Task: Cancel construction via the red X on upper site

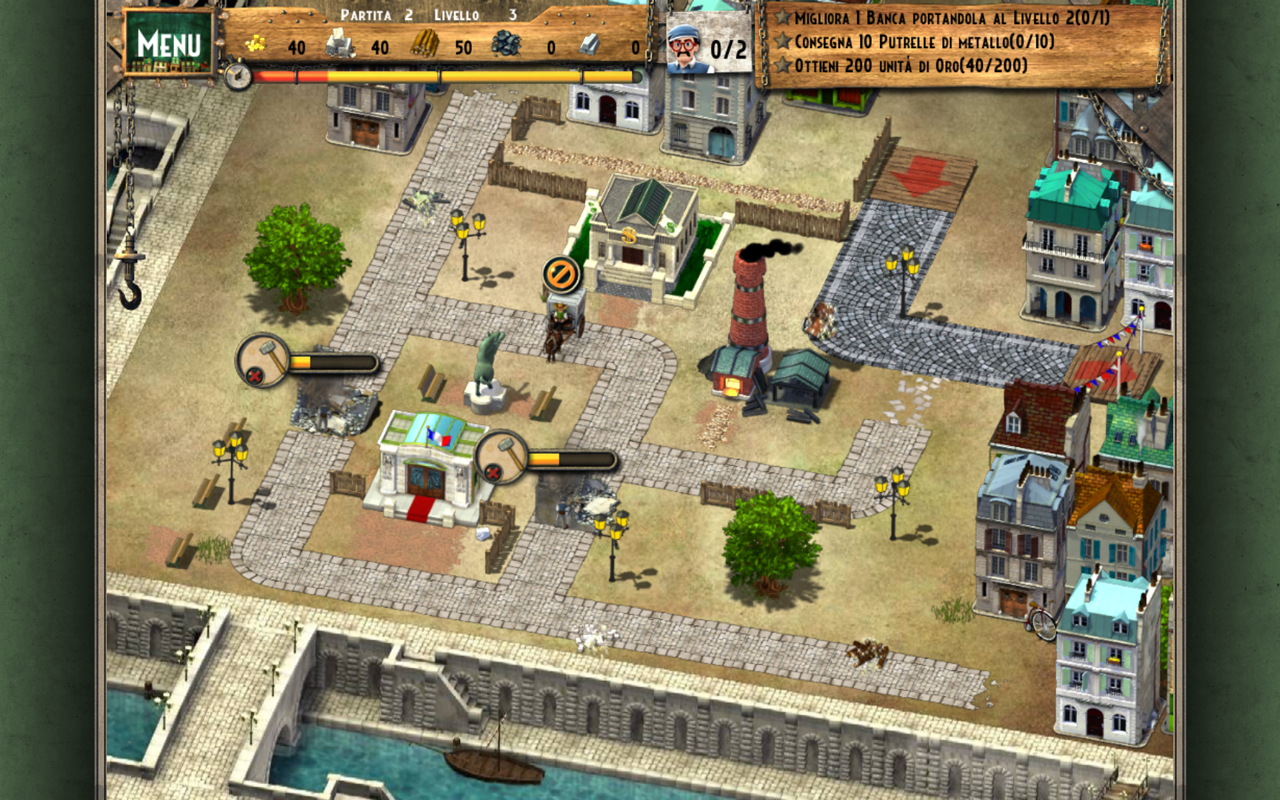Action: tap(254, 374)
